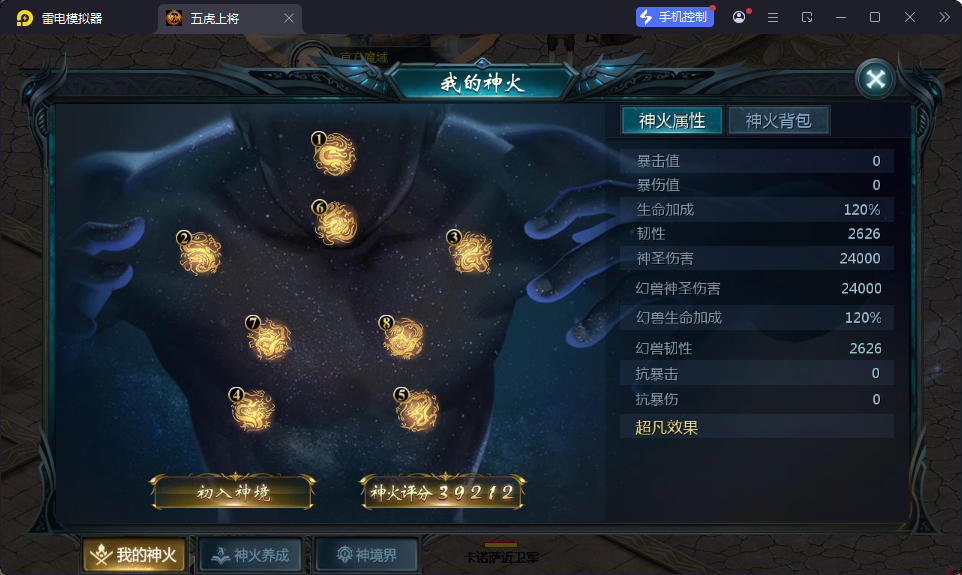Select the 我的神火 bottom tab

click(134, 555)
